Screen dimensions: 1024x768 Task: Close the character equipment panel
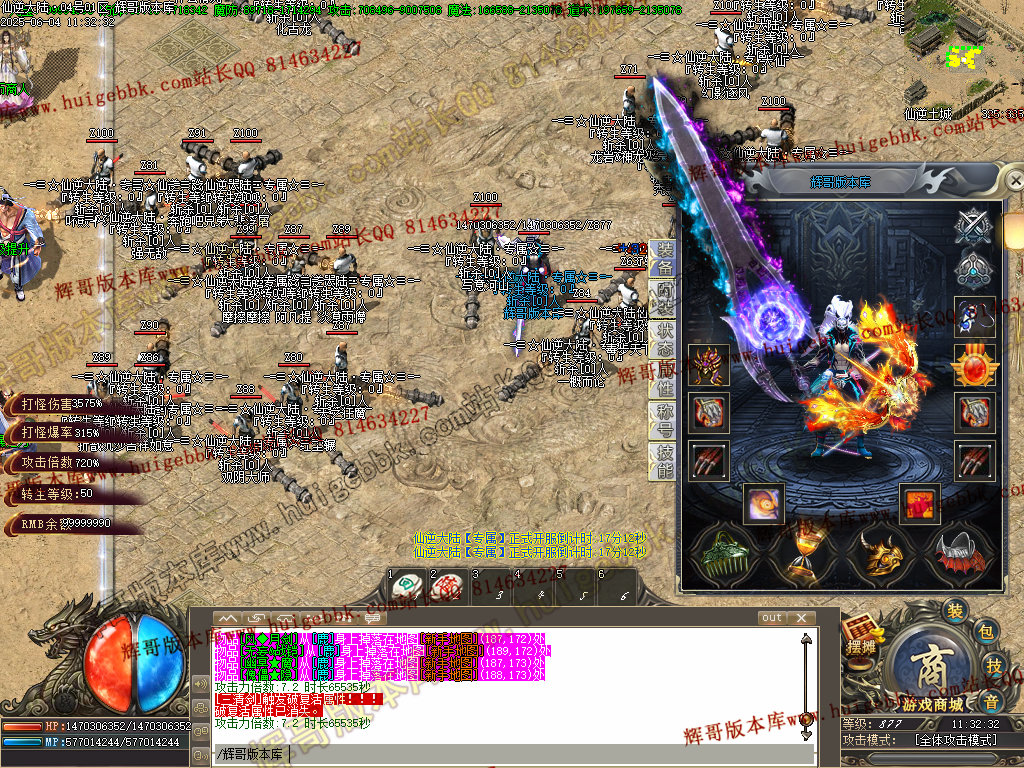click(x=1015, y=181)
